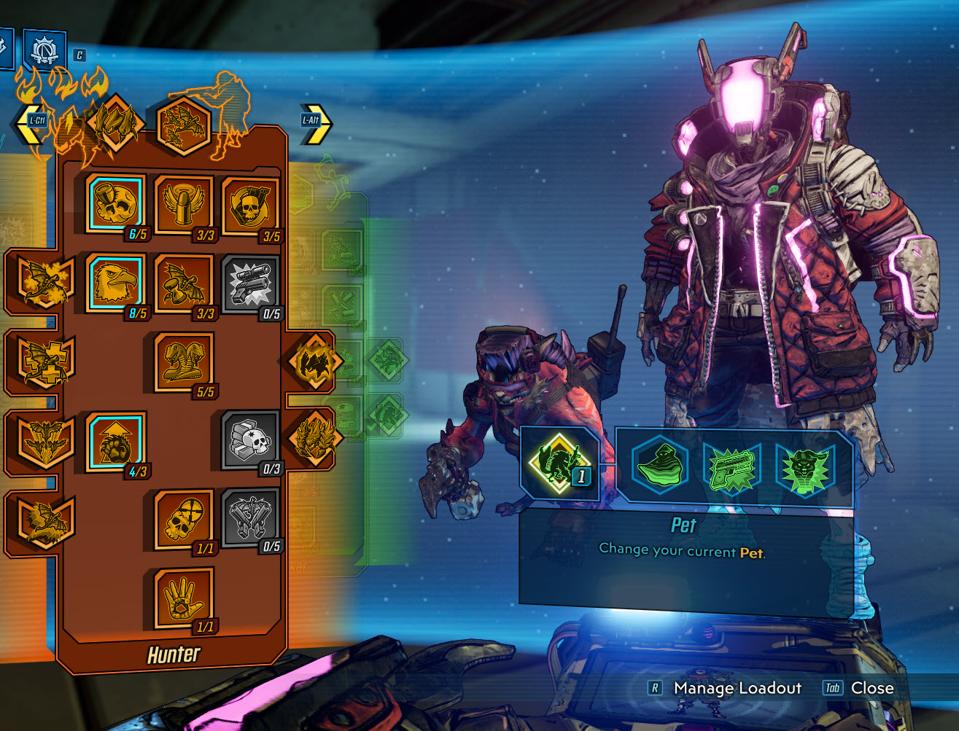Select the alien skull skill showing 6/5

[115, 203]
